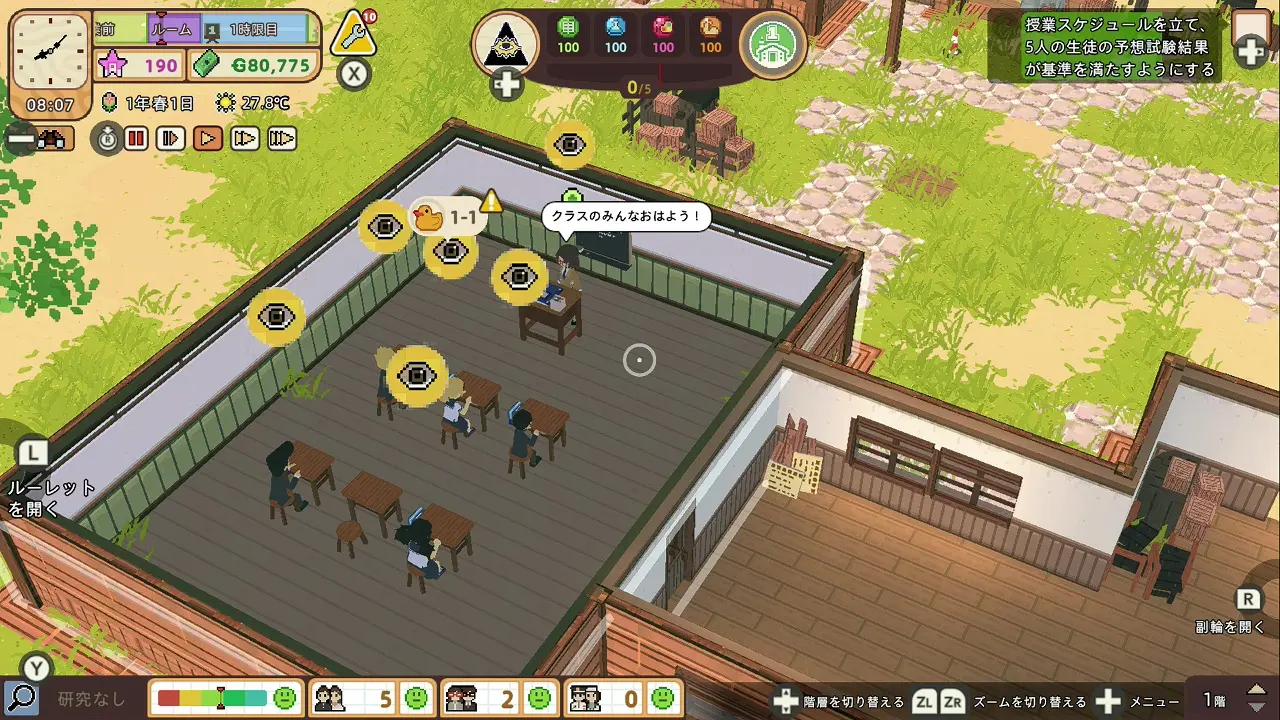This screenshot has width=1280, height=720.
Task: Click the green schoolhouse rank badge
Action: pos(773,43)
